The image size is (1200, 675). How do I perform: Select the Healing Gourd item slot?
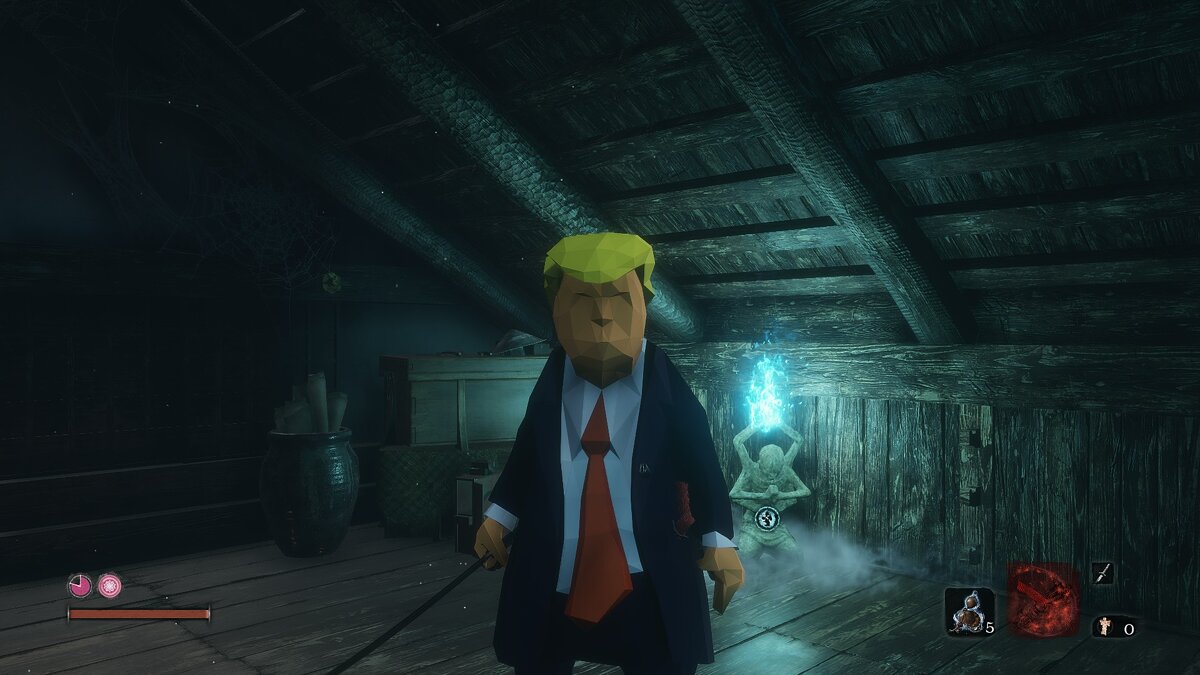(x=969, y=611)
